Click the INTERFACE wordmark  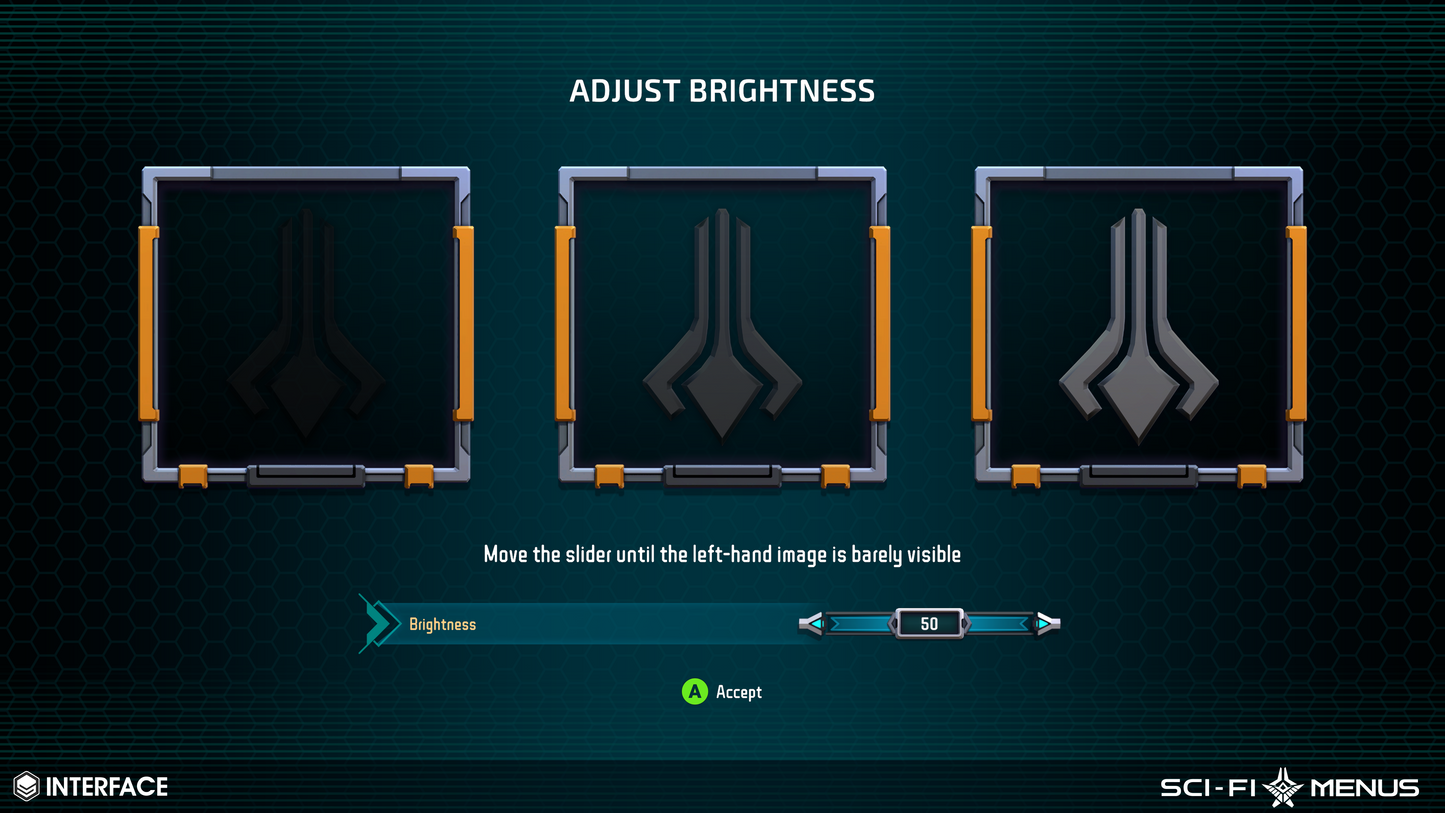pyautogui.click(x=108, y=786)
